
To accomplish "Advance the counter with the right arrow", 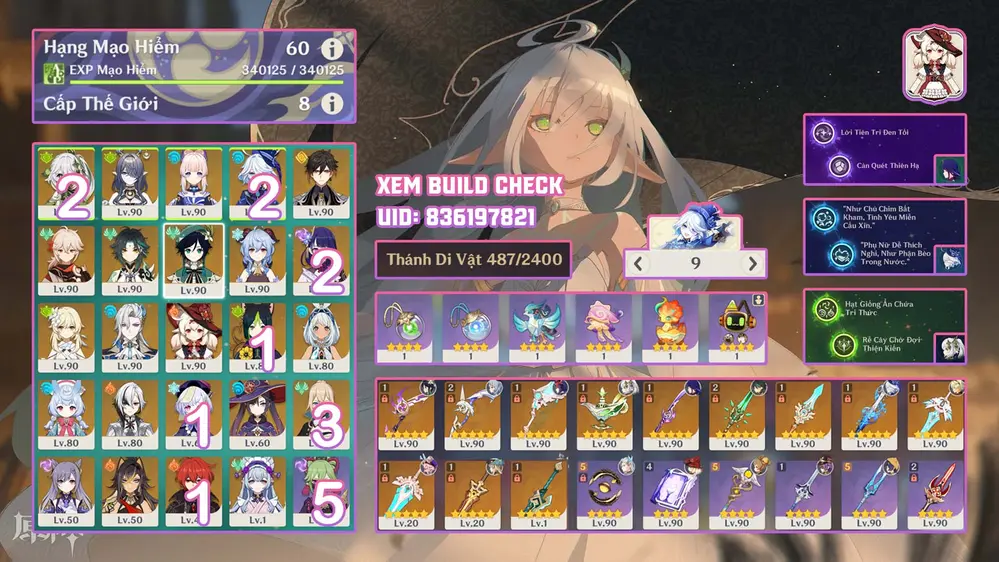I will click(x=752, y=264).
